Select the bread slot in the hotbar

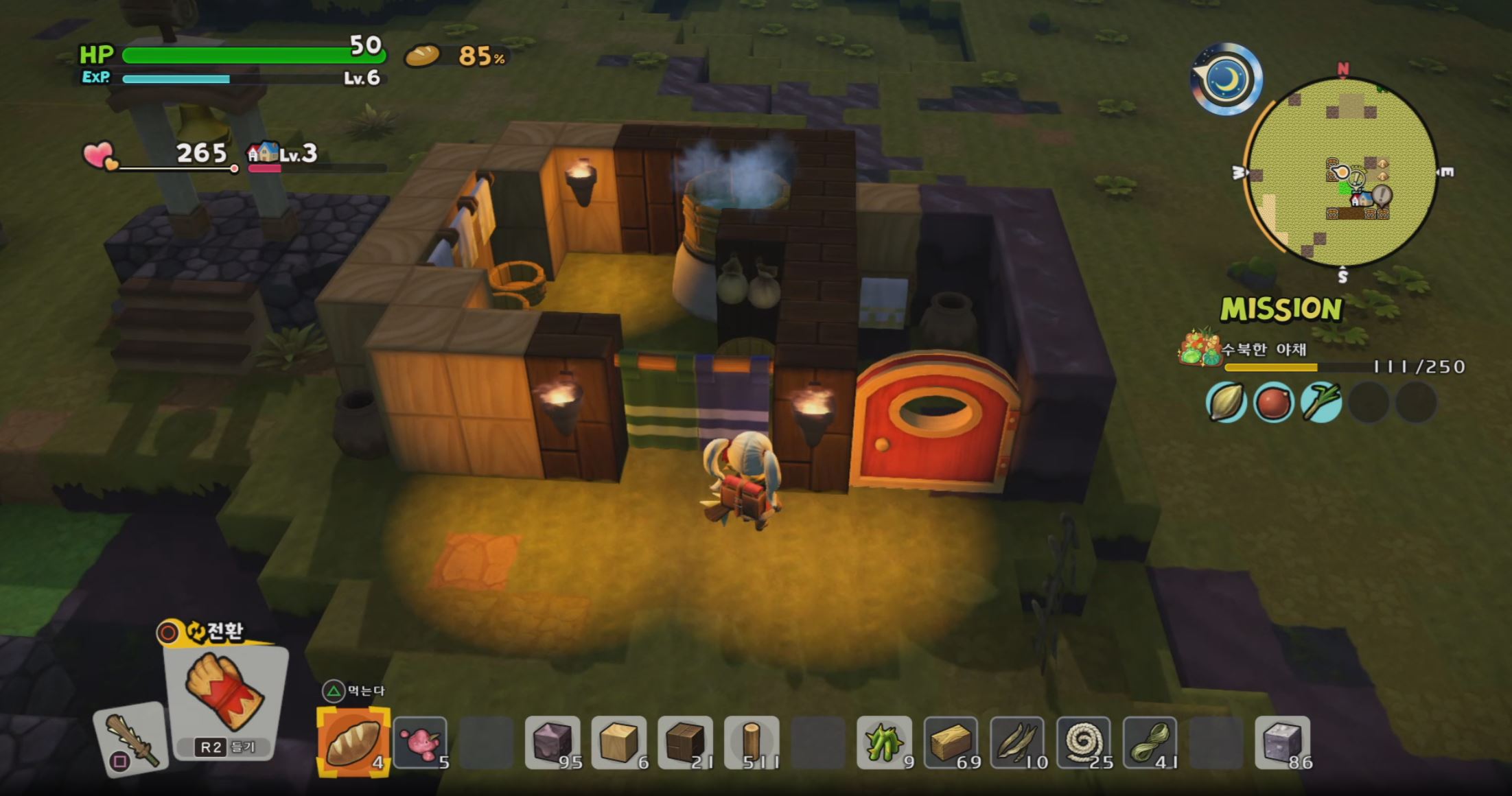tap(353, 743)
